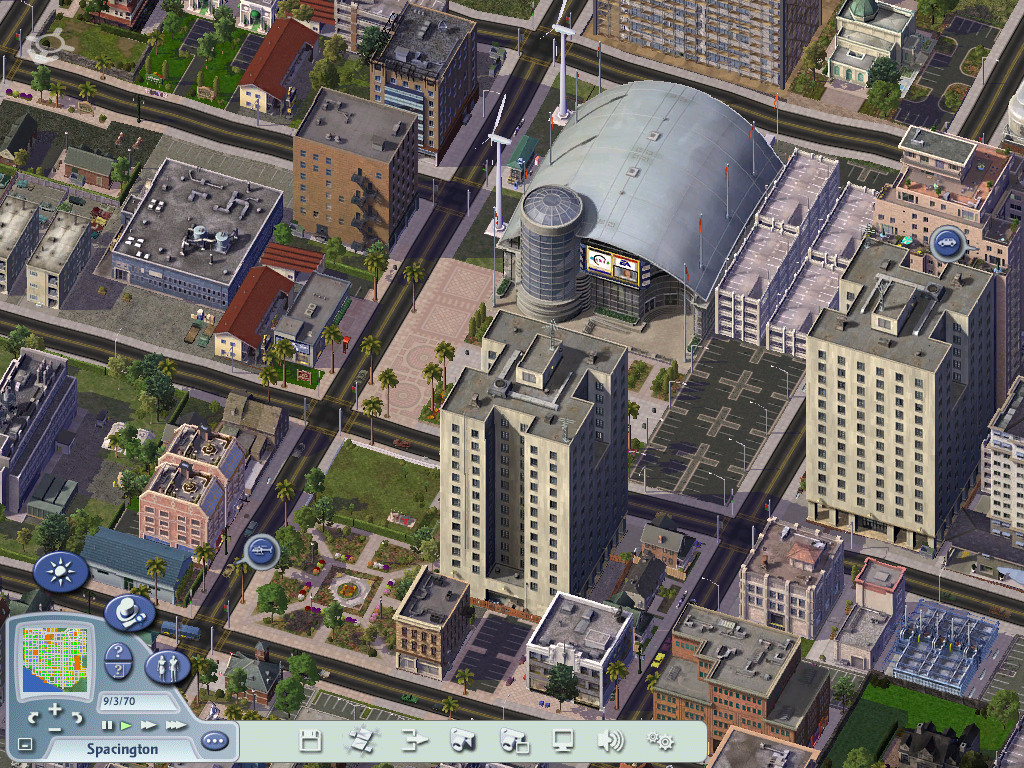1024x768 pixels.
Task: Save the city with floppy disk icon
Action: click(310, 741)
